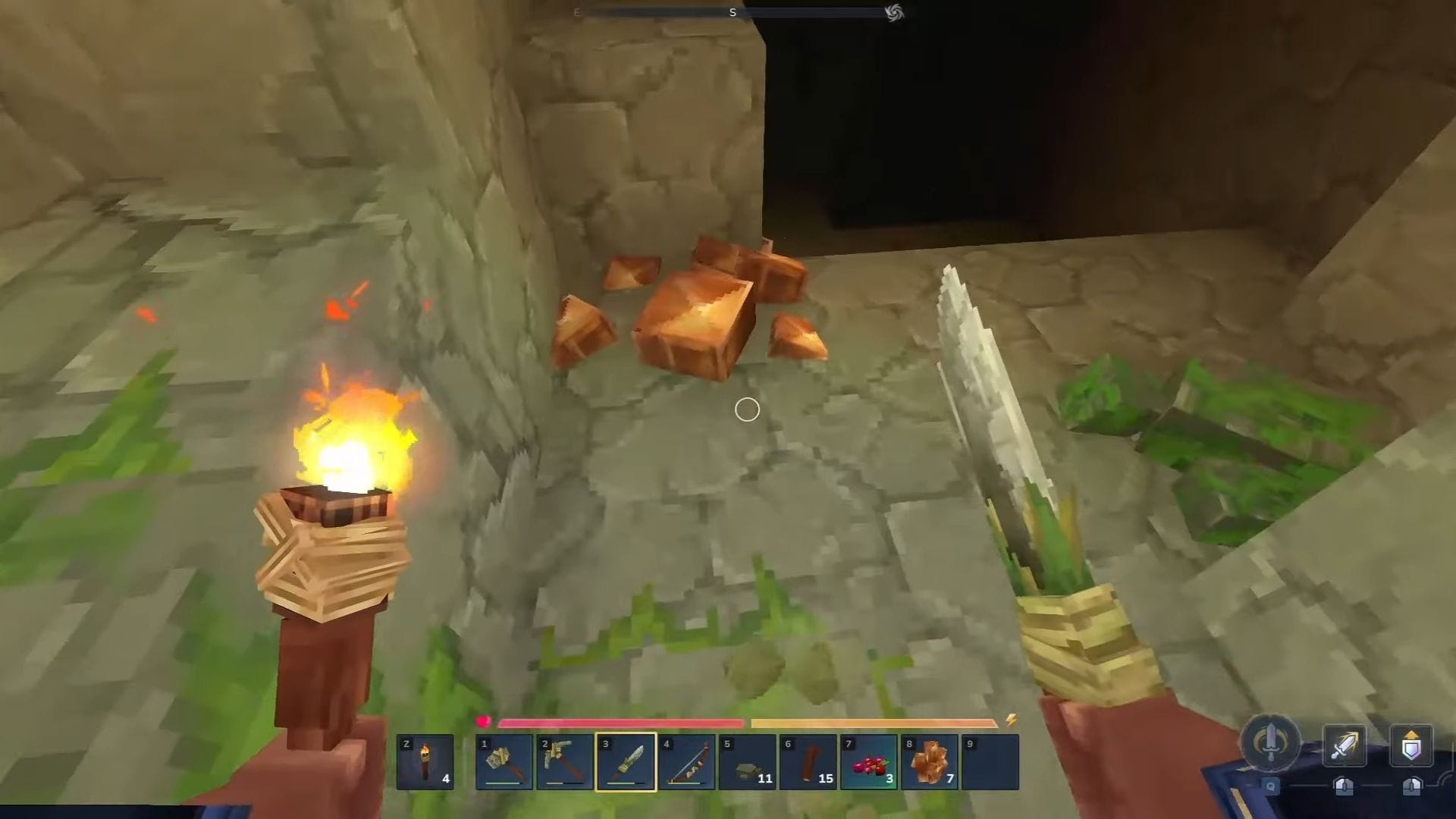This screenshot has height=819, width=1456.
Task: Select the wooden log in slot 6
Action: pyautogui.click(x=809, y=761)
